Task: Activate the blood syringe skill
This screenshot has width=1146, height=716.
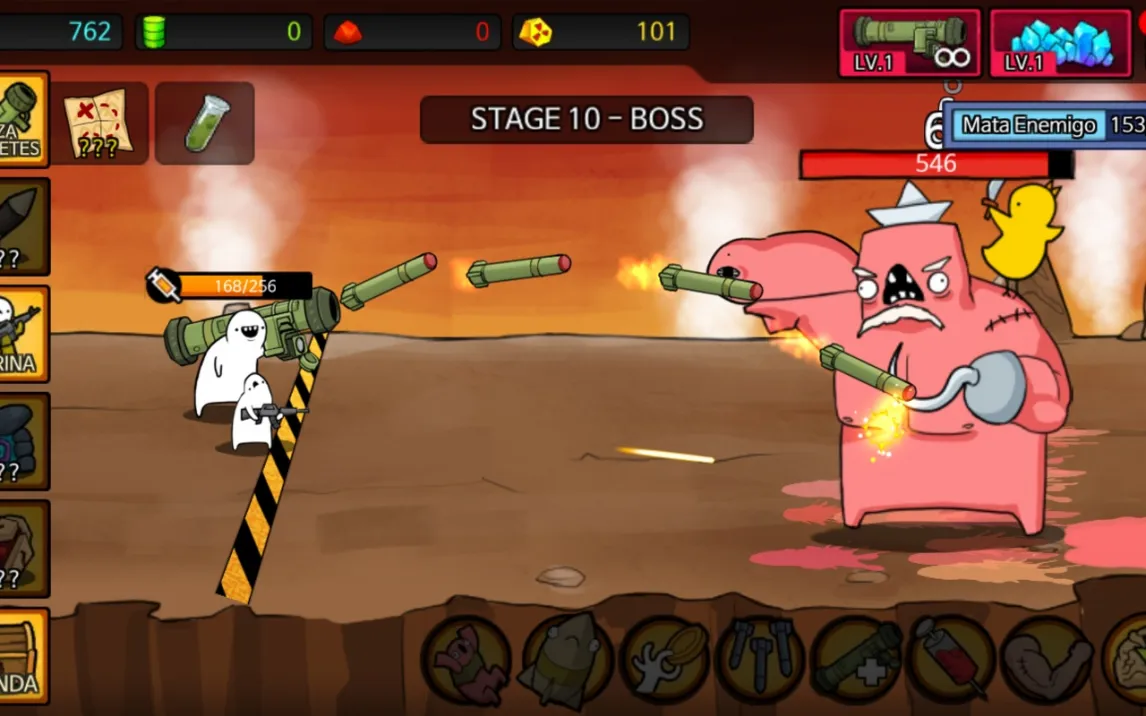Action: [951, 662]
